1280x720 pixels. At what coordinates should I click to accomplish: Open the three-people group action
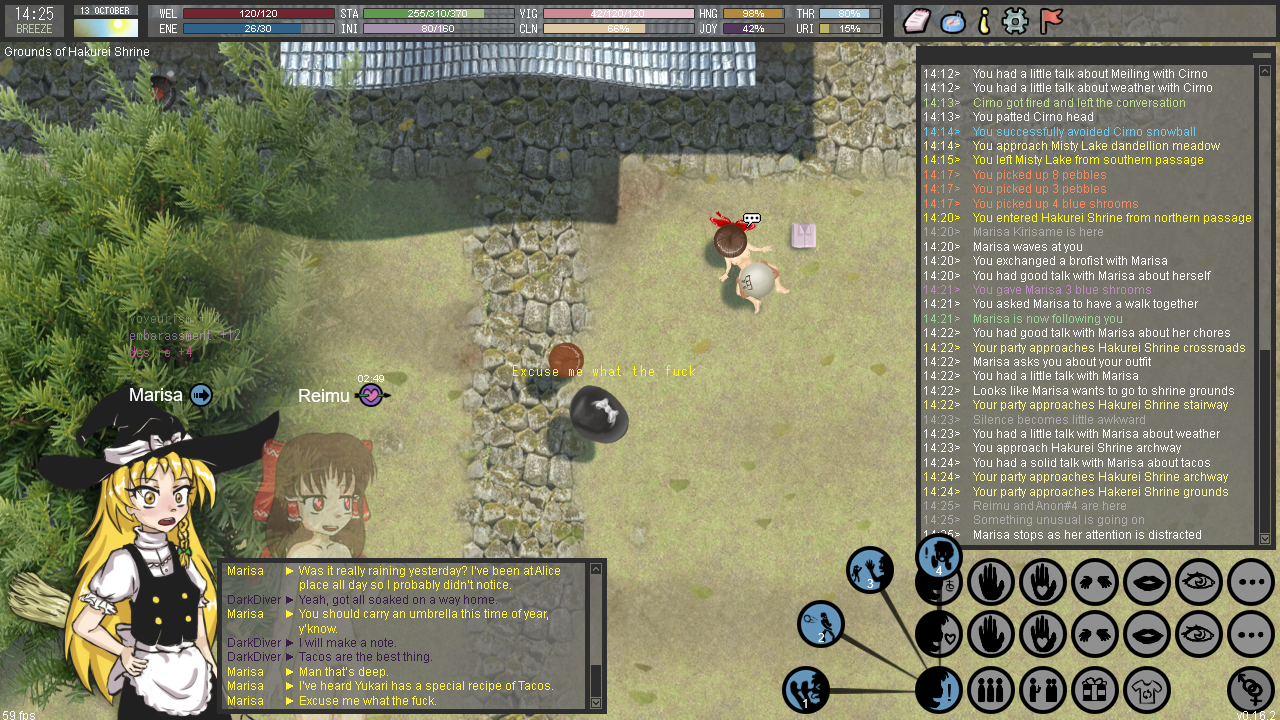tap(991, 690)
